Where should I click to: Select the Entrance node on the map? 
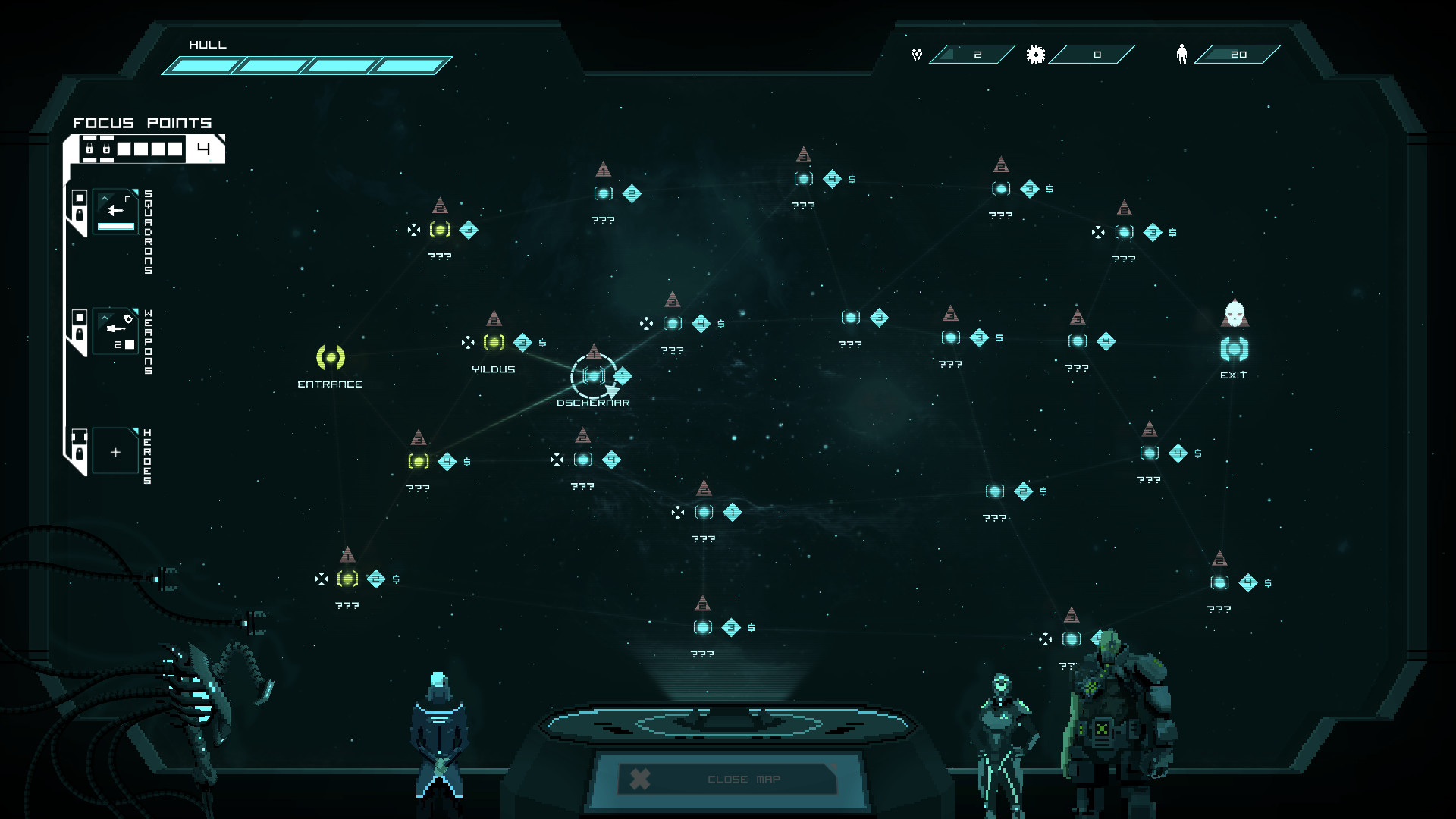(331, 357)
